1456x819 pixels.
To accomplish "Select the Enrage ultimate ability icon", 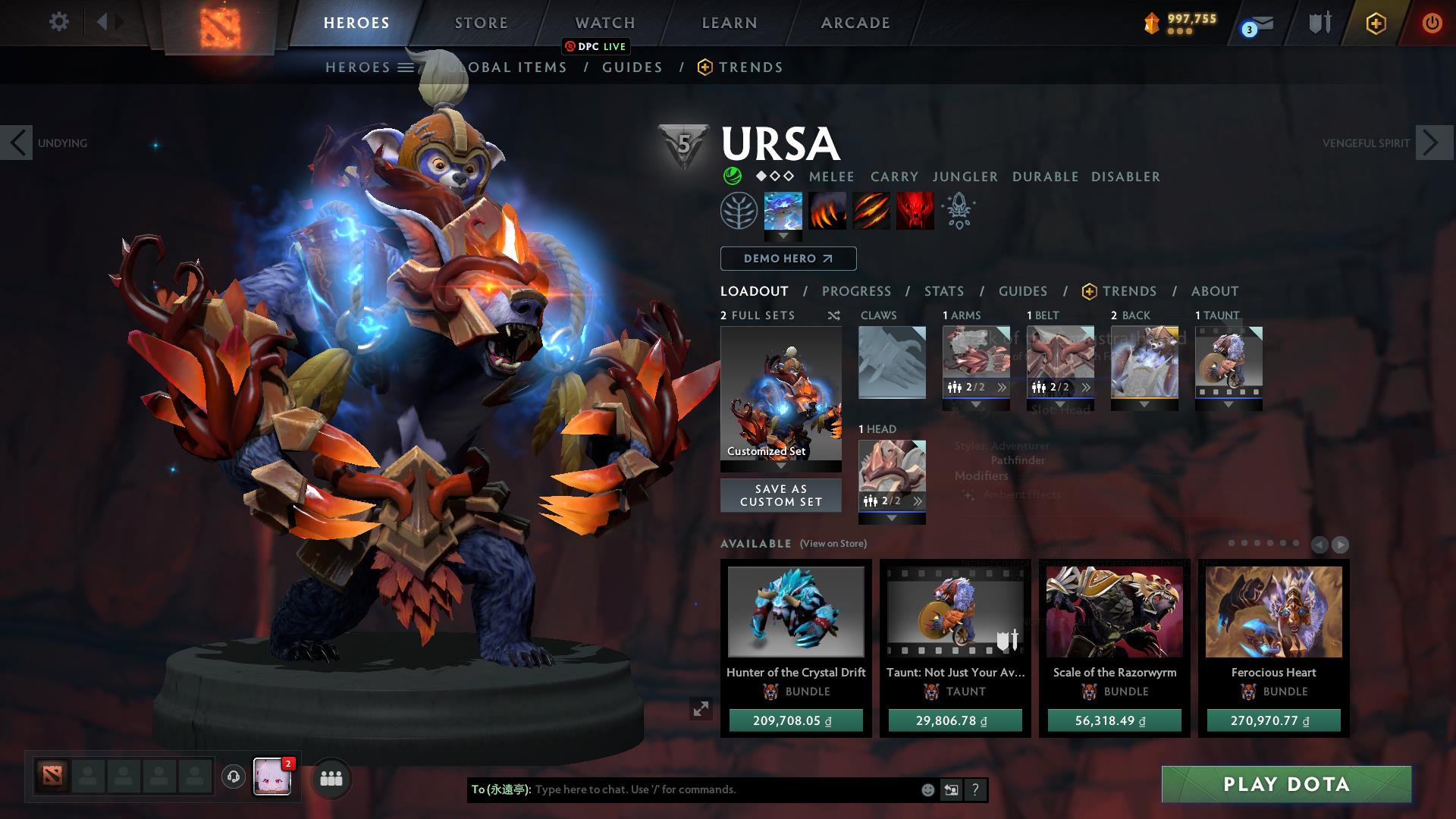I will point(915,211).
